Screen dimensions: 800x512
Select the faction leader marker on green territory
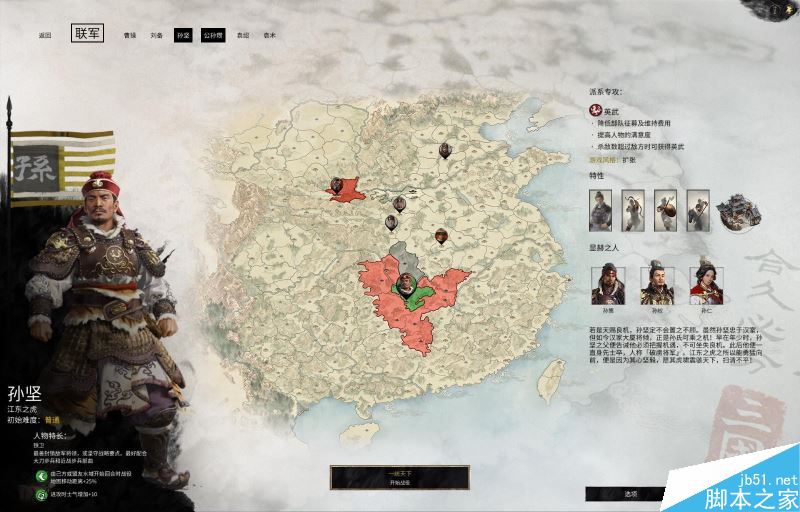[407, 285]
